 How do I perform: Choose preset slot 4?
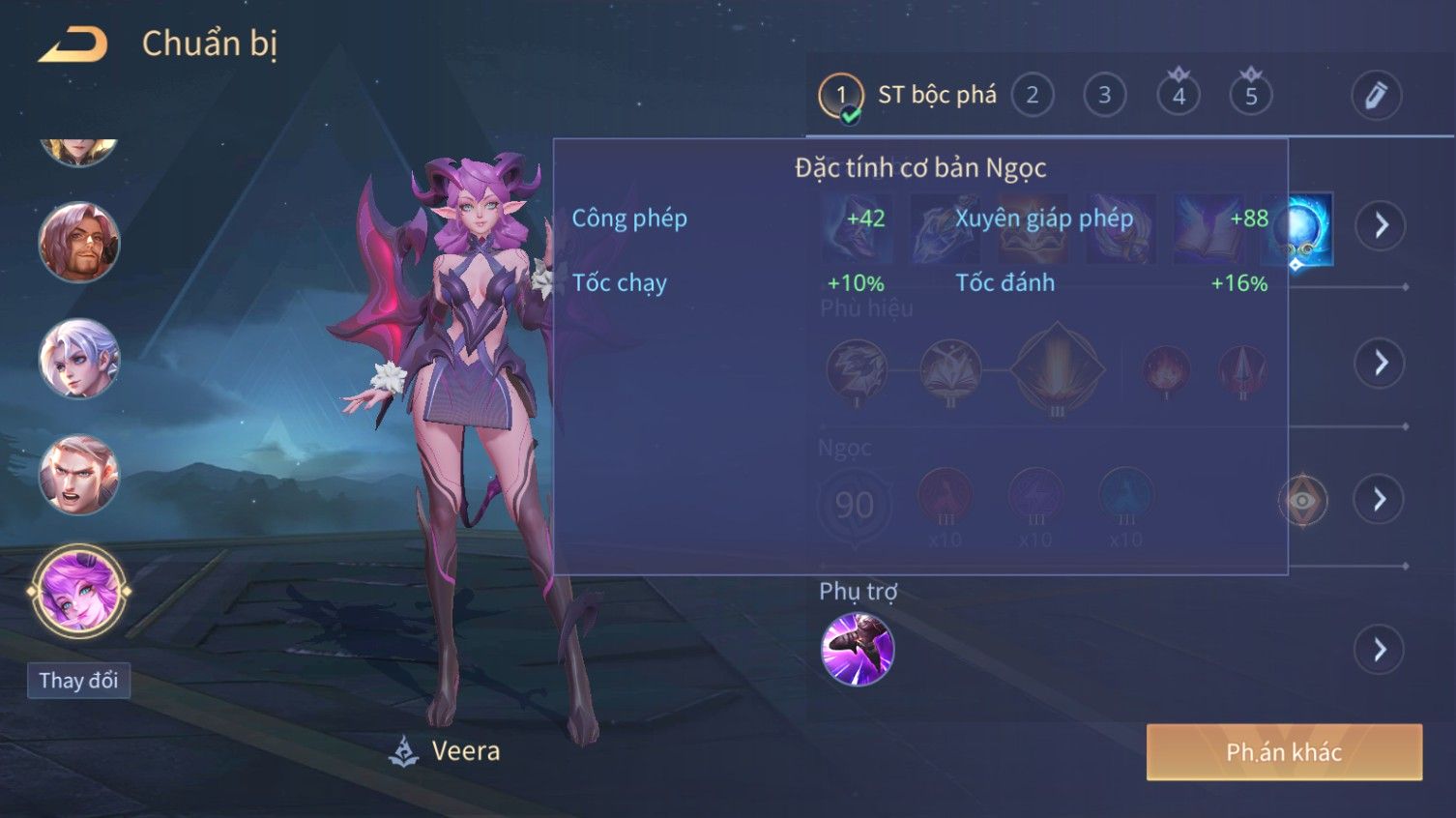coord(1178,96)
